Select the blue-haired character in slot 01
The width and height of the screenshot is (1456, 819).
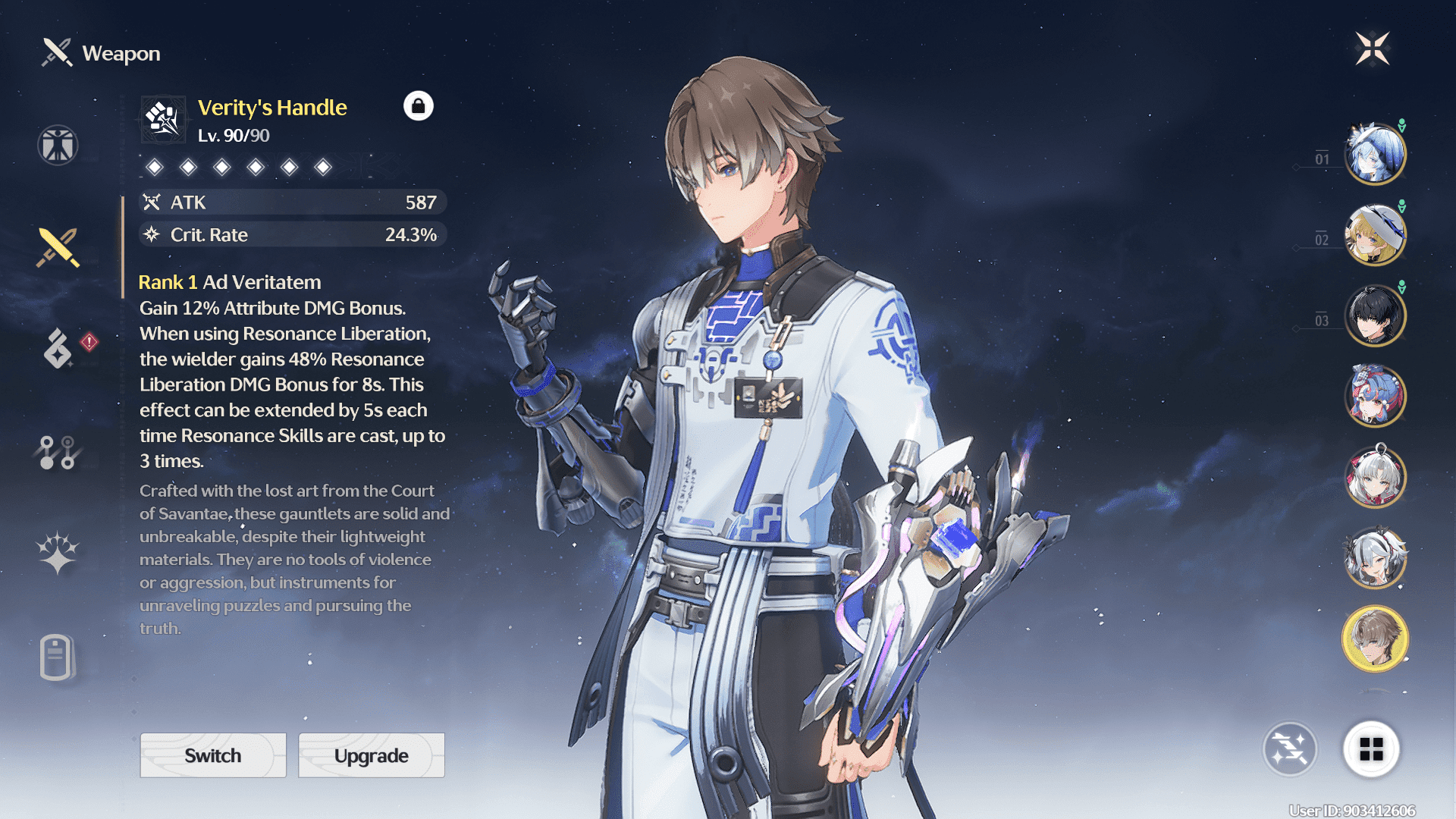pos(1375,154)
